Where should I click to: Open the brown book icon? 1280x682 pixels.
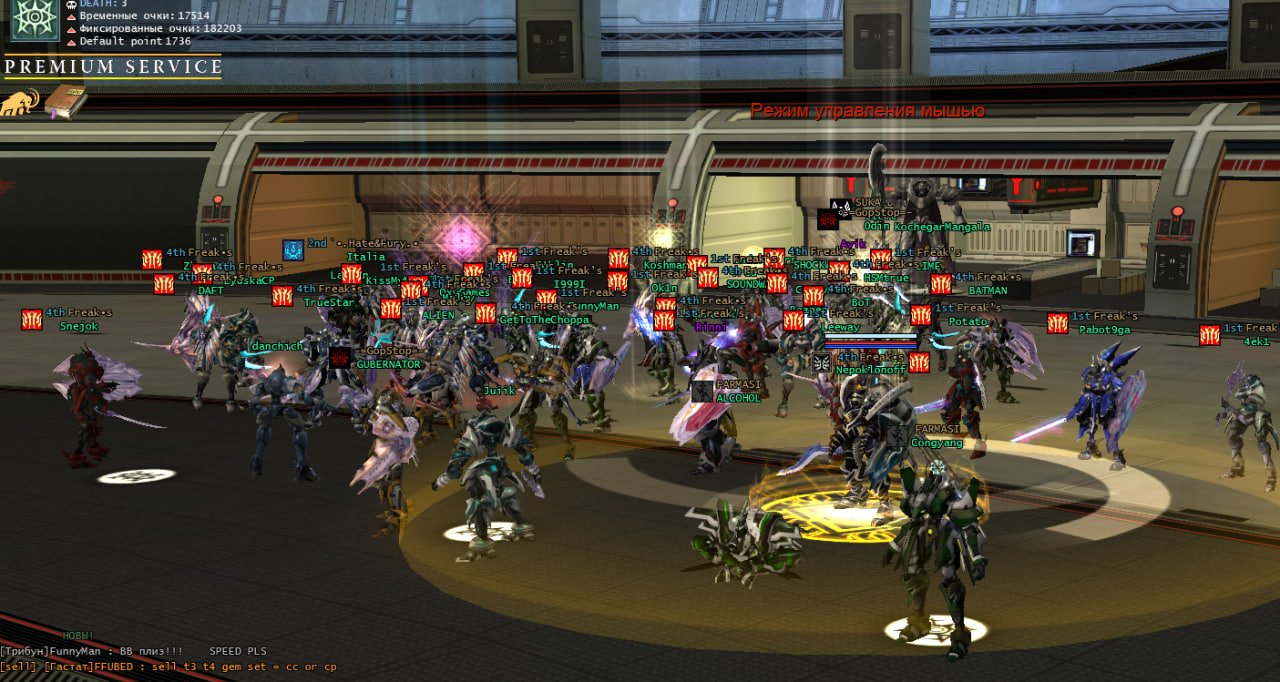pyautogui.click(x=65, y=101)
